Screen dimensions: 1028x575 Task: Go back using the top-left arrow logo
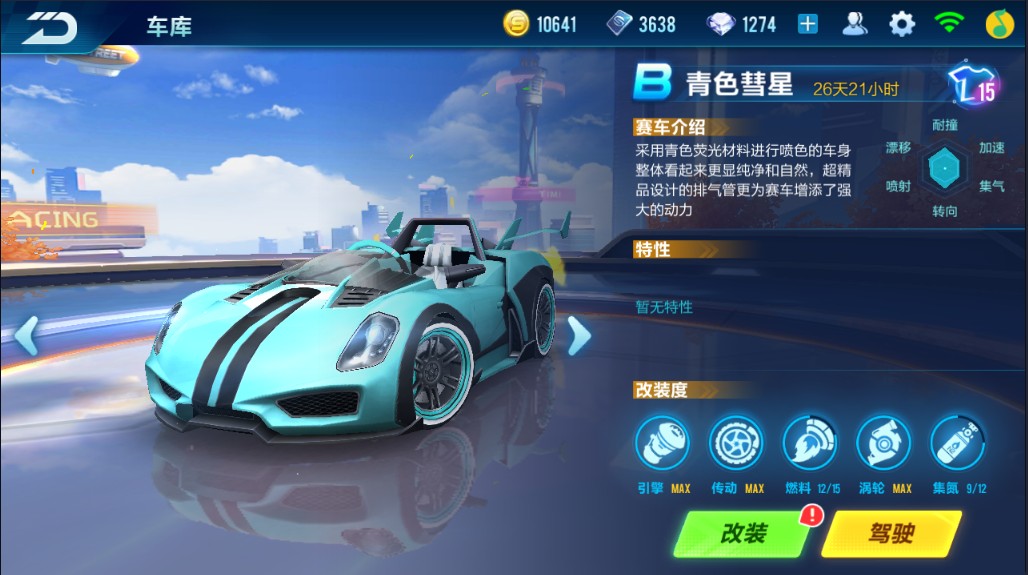tap(50, 27)
